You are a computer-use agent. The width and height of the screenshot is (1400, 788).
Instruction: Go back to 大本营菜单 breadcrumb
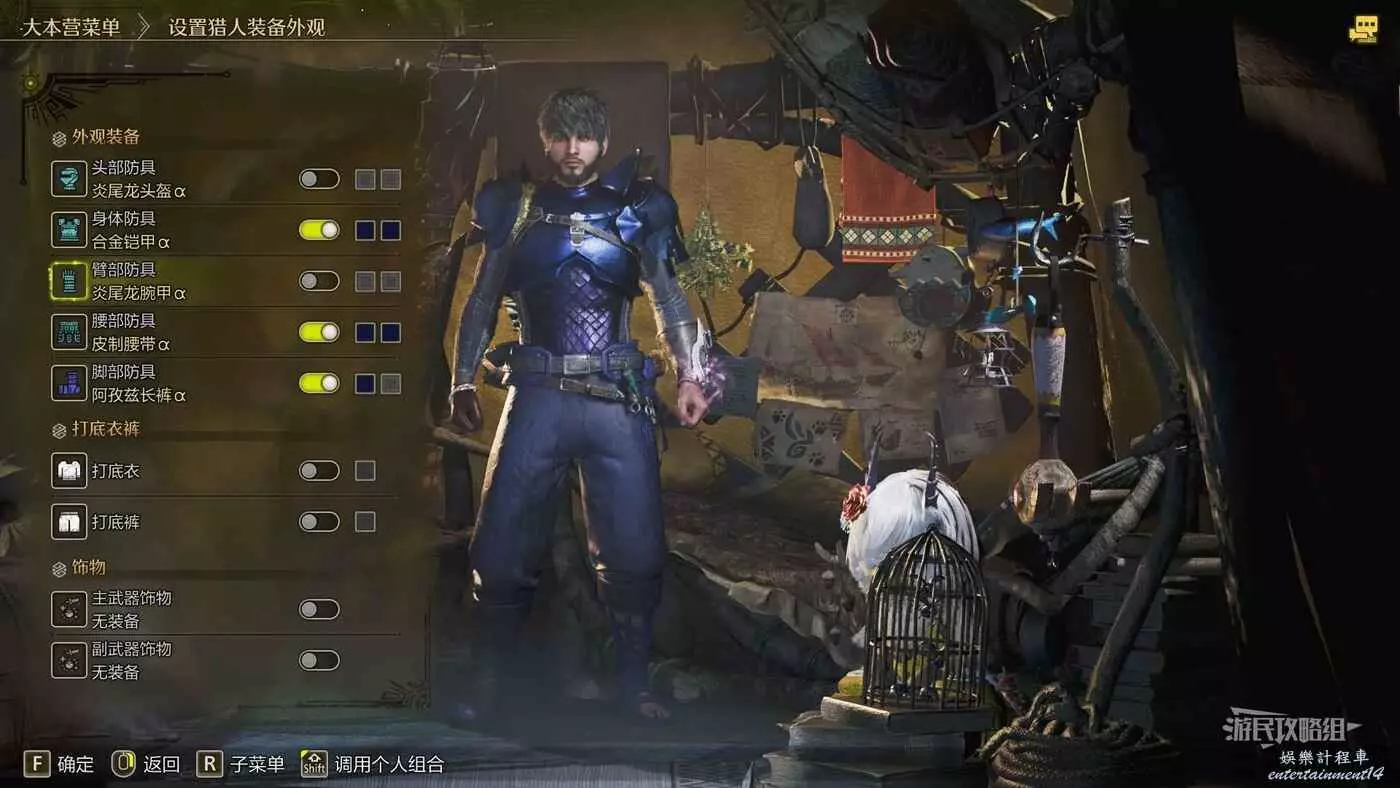tap(71, 27)
